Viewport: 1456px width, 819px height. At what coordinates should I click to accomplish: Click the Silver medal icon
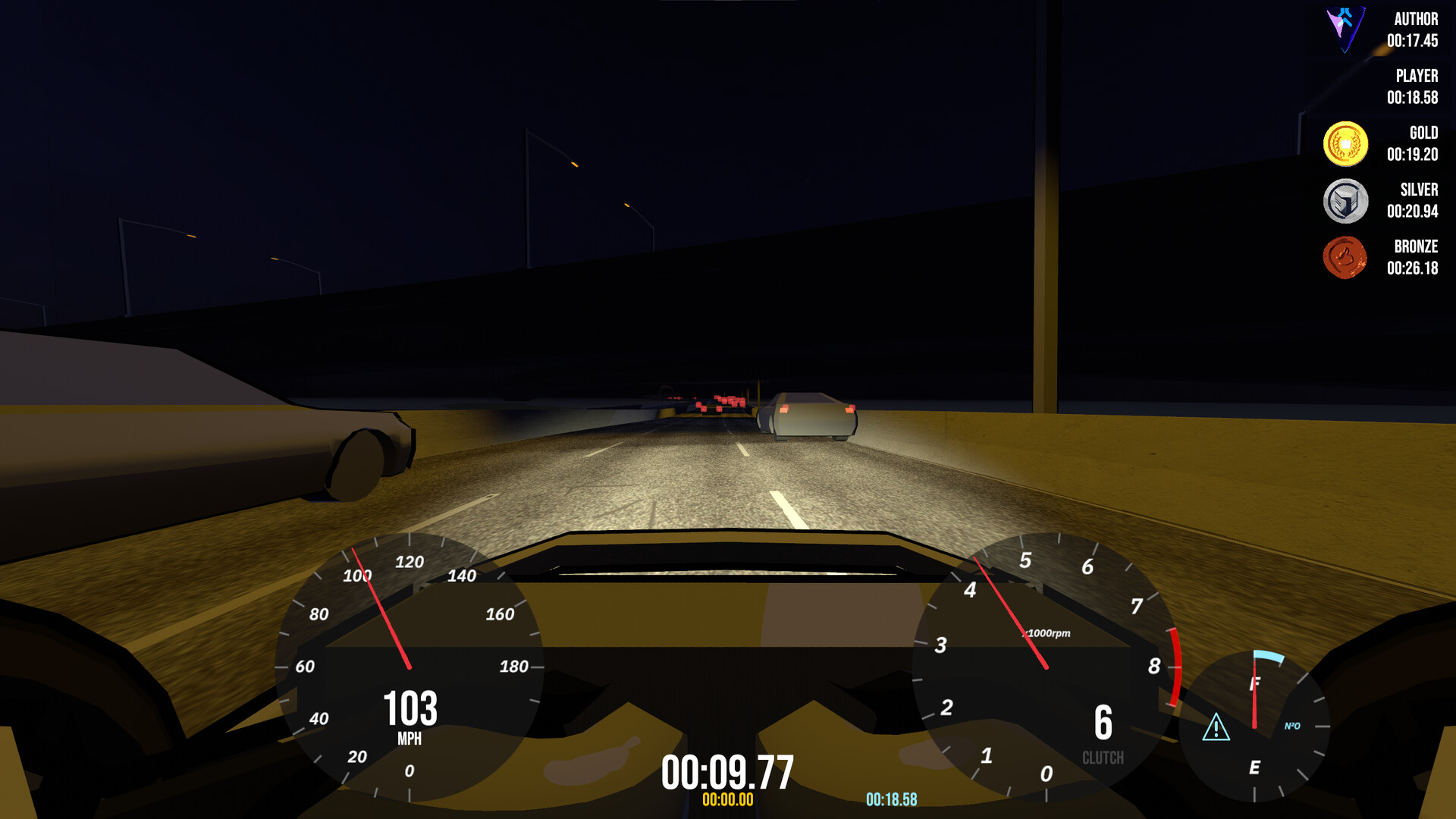[1348, 201]
